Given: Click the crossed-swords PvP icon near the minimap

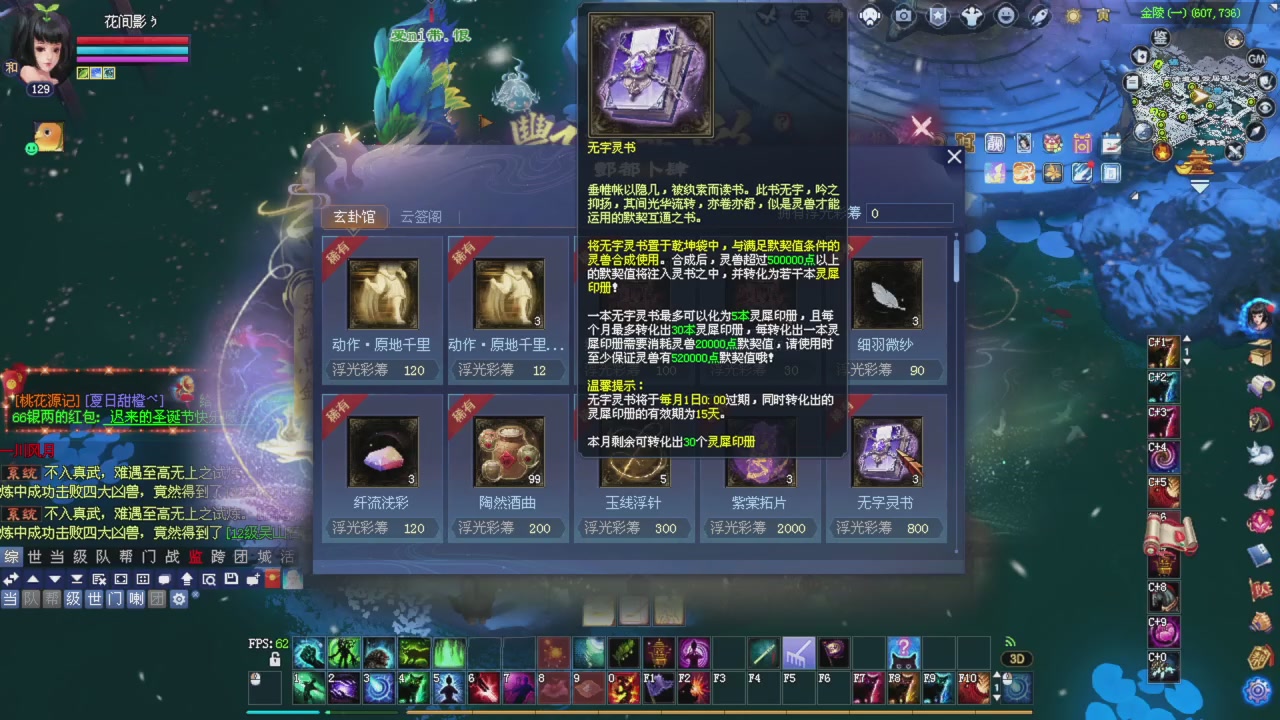Looking at the screenshot, I should [x=1234, y=151].
